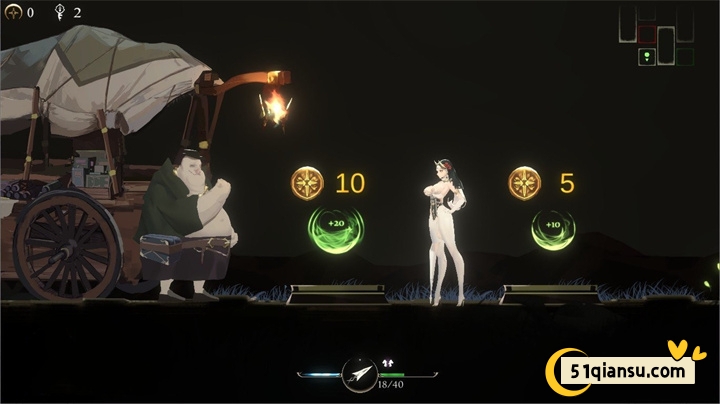The image size is (720, 404).
Task: Select the +10 green orb shop item
Action: [x=553, y=224]
